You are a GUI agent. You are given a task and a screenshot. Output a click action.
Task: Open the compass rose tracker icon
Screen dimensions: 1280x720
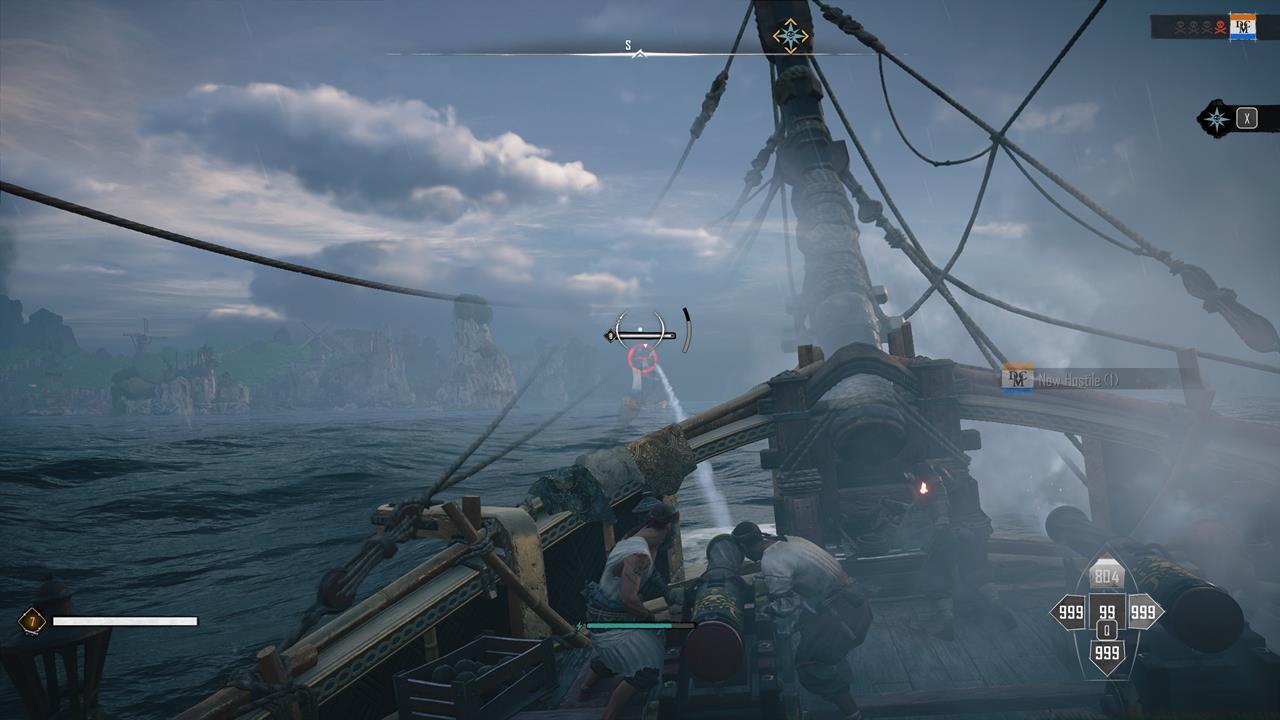1217,119
